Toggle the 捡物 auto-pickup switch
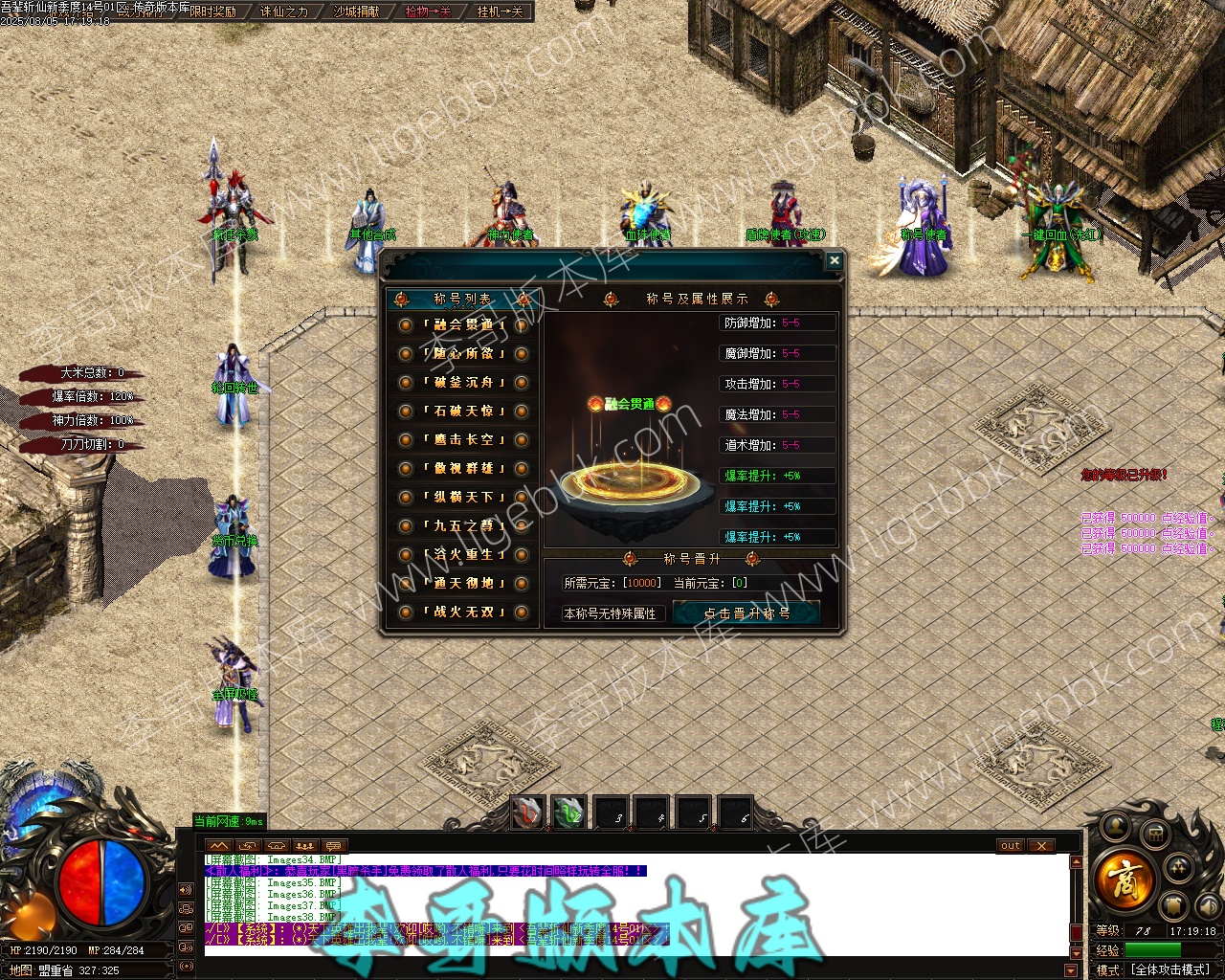Image resolution: width=1225 pixels, height=980 pixels. coord(428,11)
